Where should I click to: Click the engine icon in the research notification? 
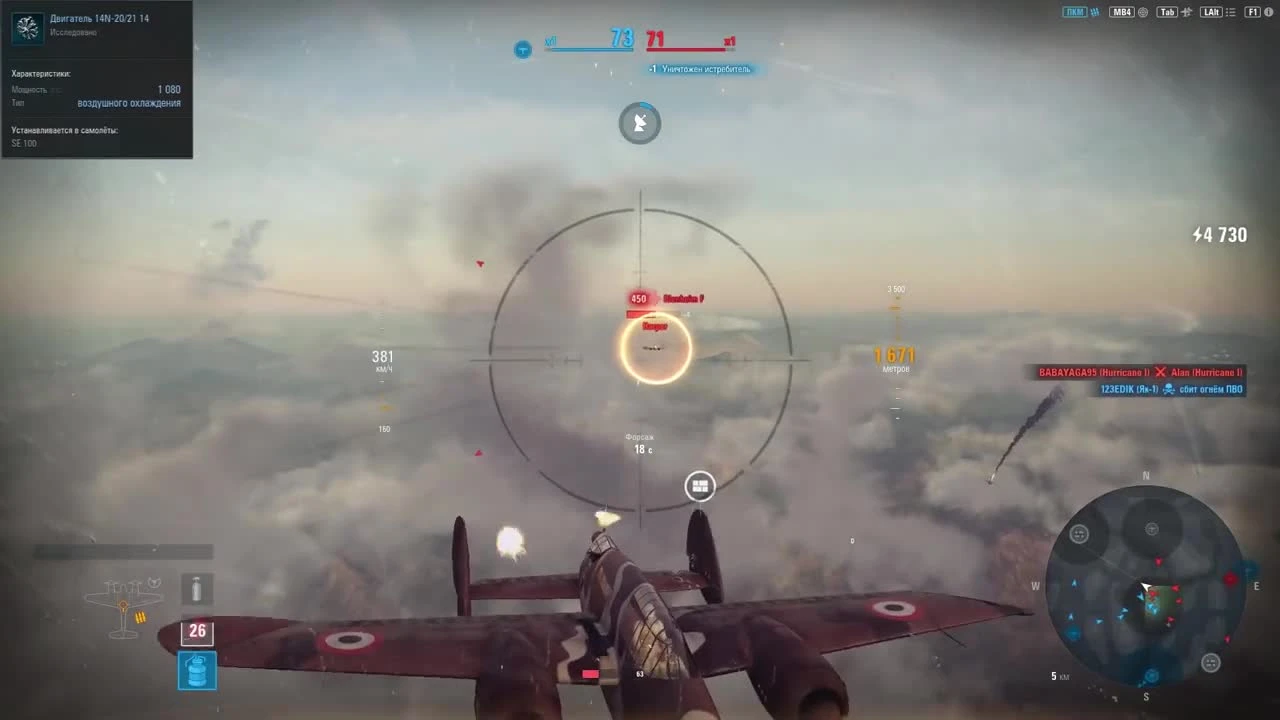27,27
